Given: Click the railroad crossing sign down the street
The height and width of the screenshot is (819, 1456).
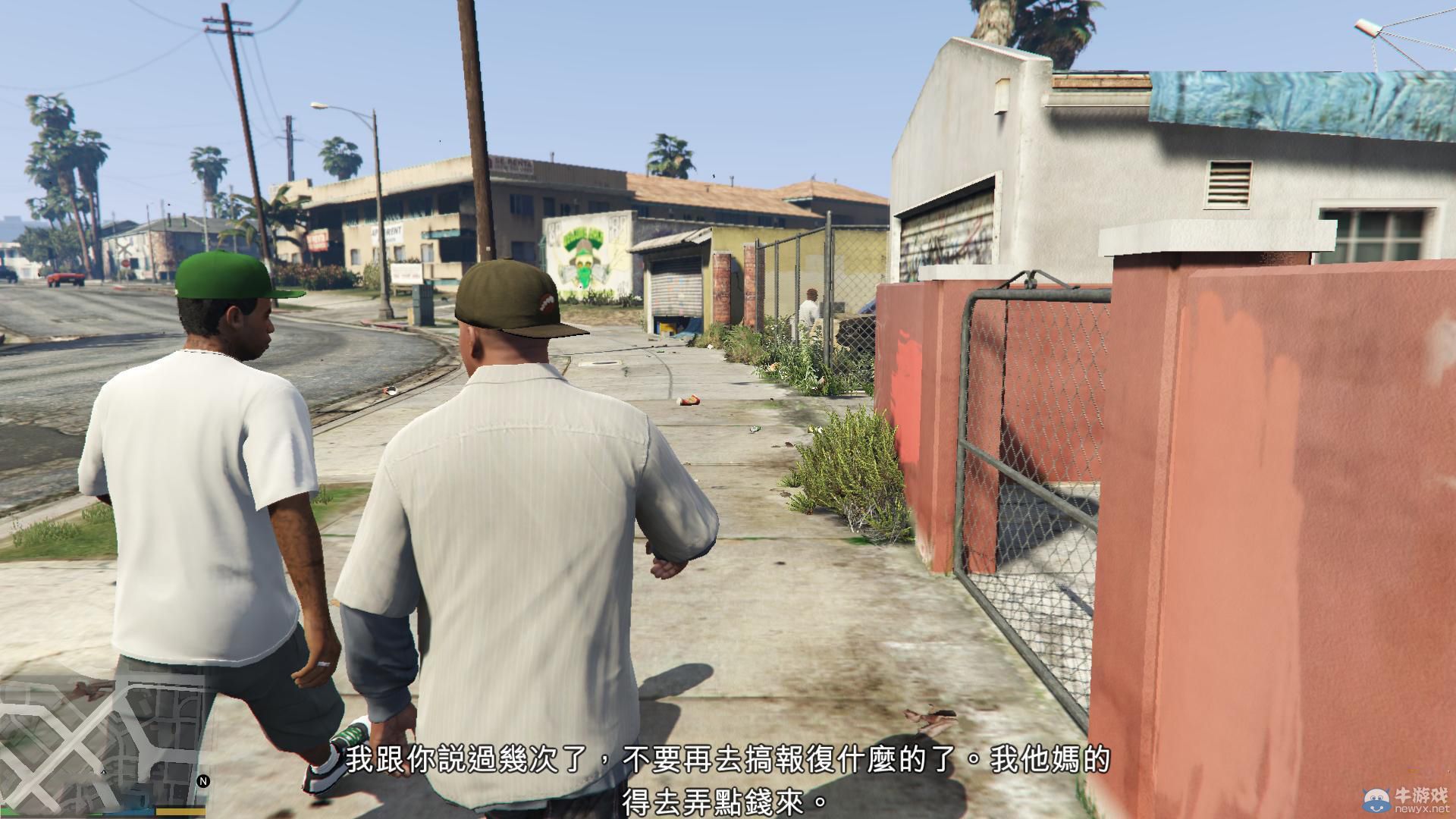Looking at the screenshot, I should (124, 248).
